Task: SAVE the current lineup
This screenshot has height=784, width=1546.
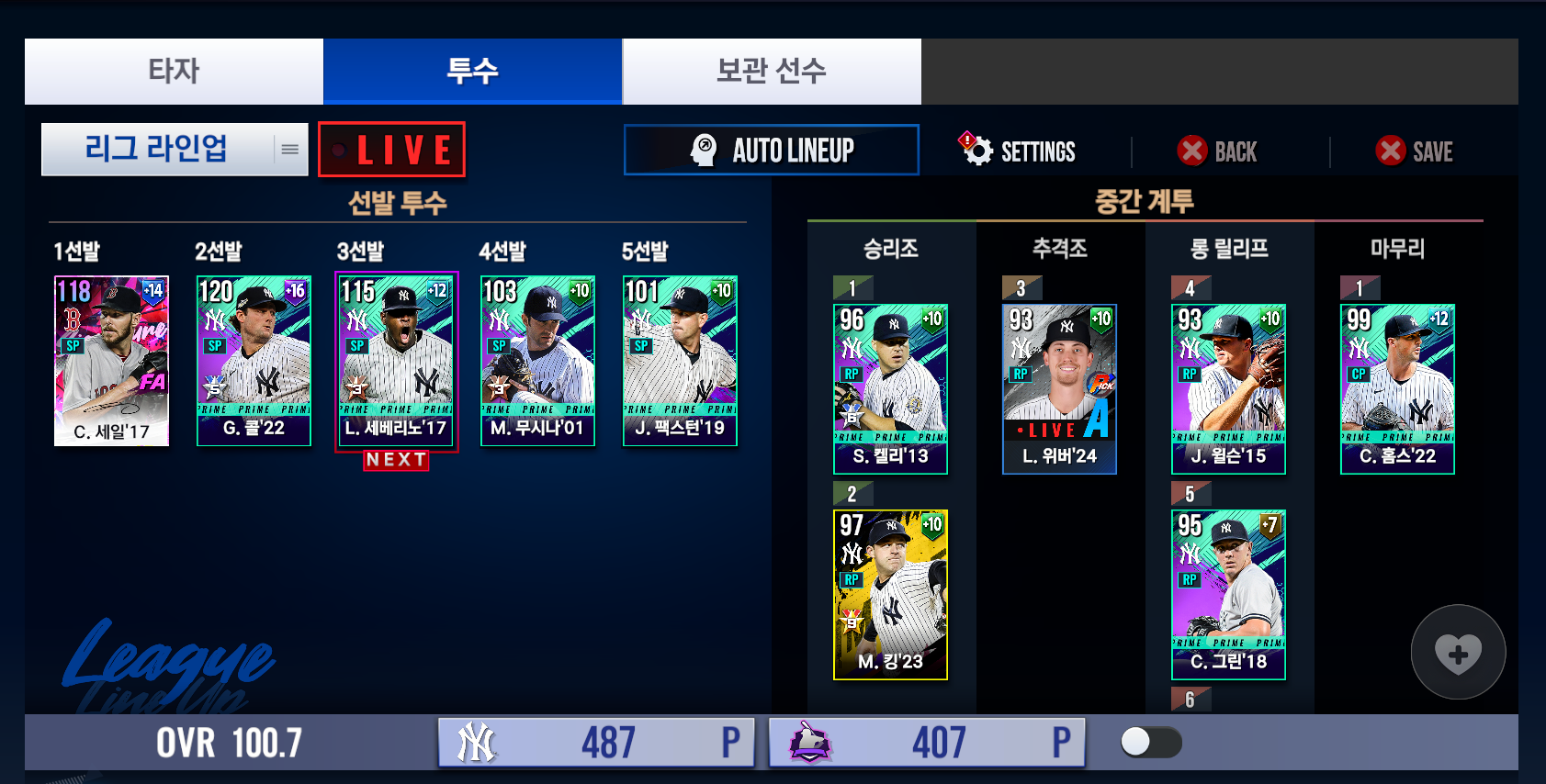Action: tap(1415, 151)
